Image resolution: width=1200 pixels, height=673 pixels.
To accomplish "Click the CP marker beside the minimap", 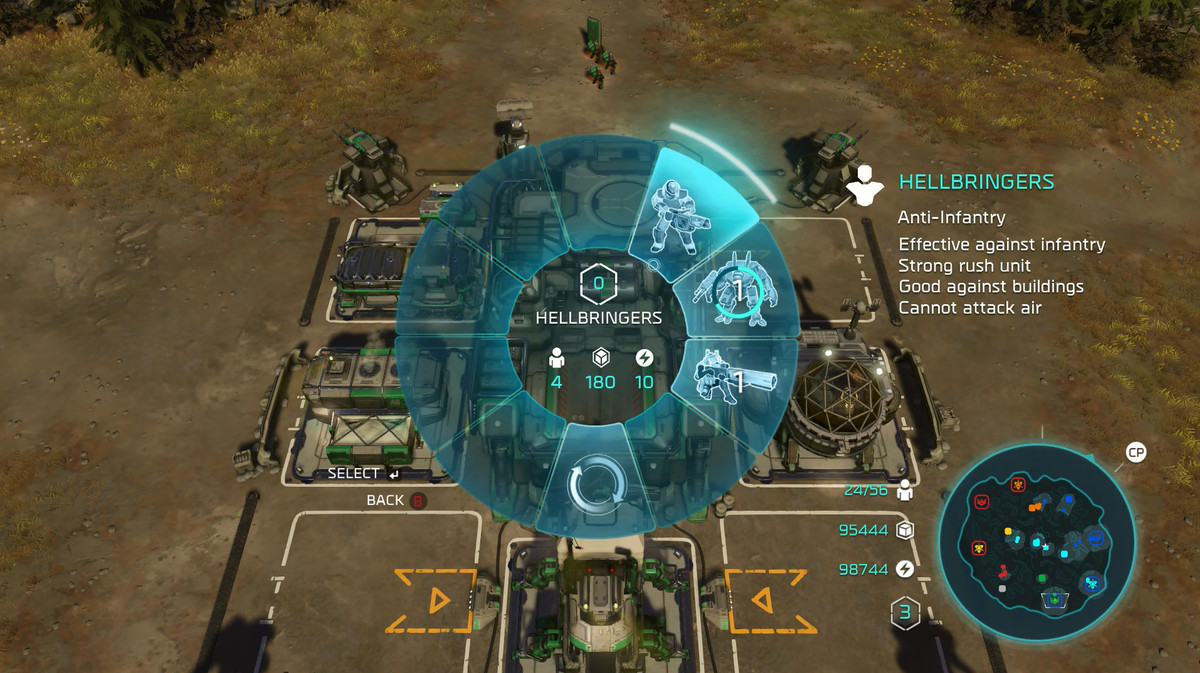I will (1135, 452).
